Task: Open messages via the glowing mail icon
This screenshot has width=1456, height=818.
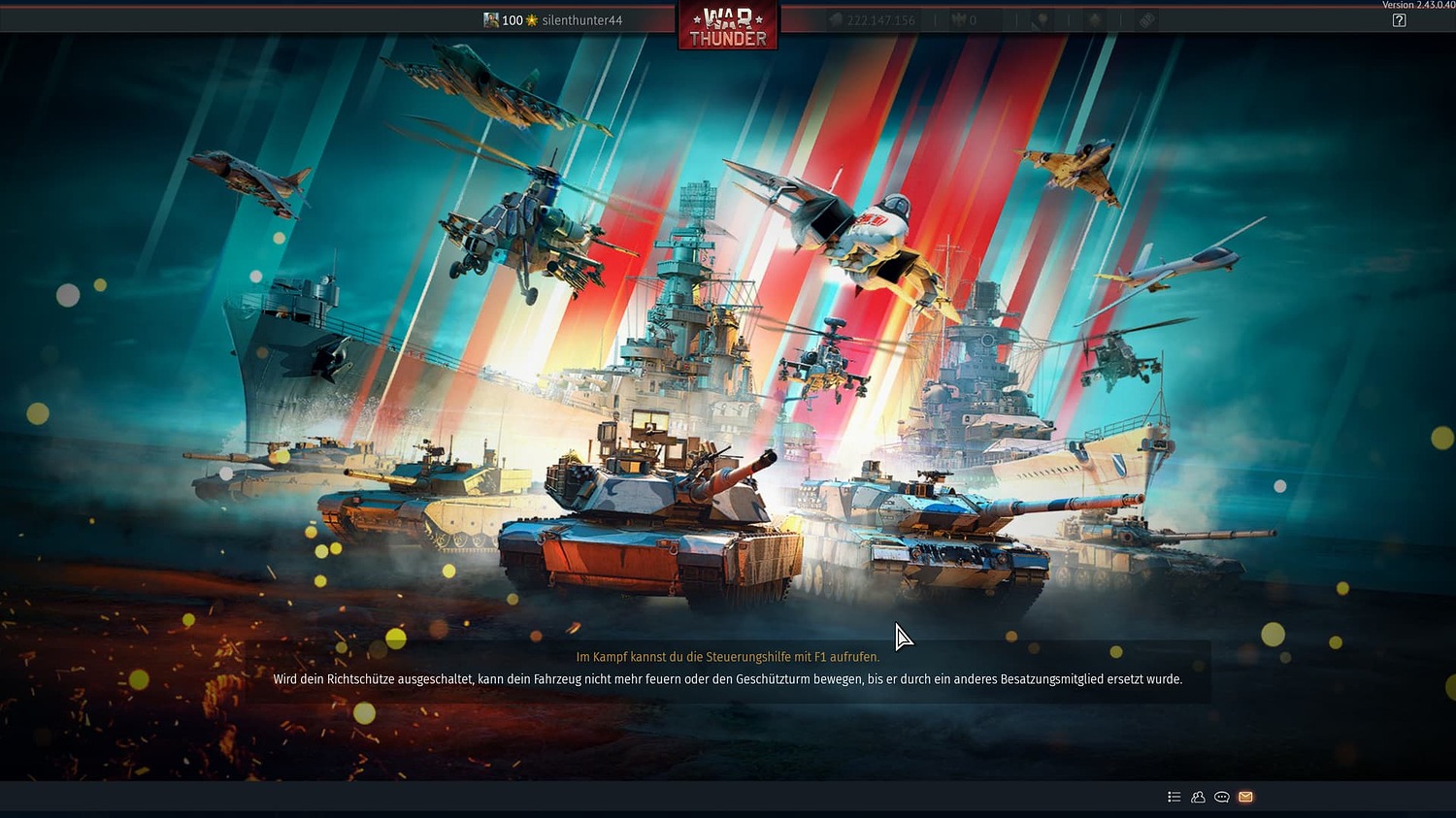Action: tap(1245, 797)
